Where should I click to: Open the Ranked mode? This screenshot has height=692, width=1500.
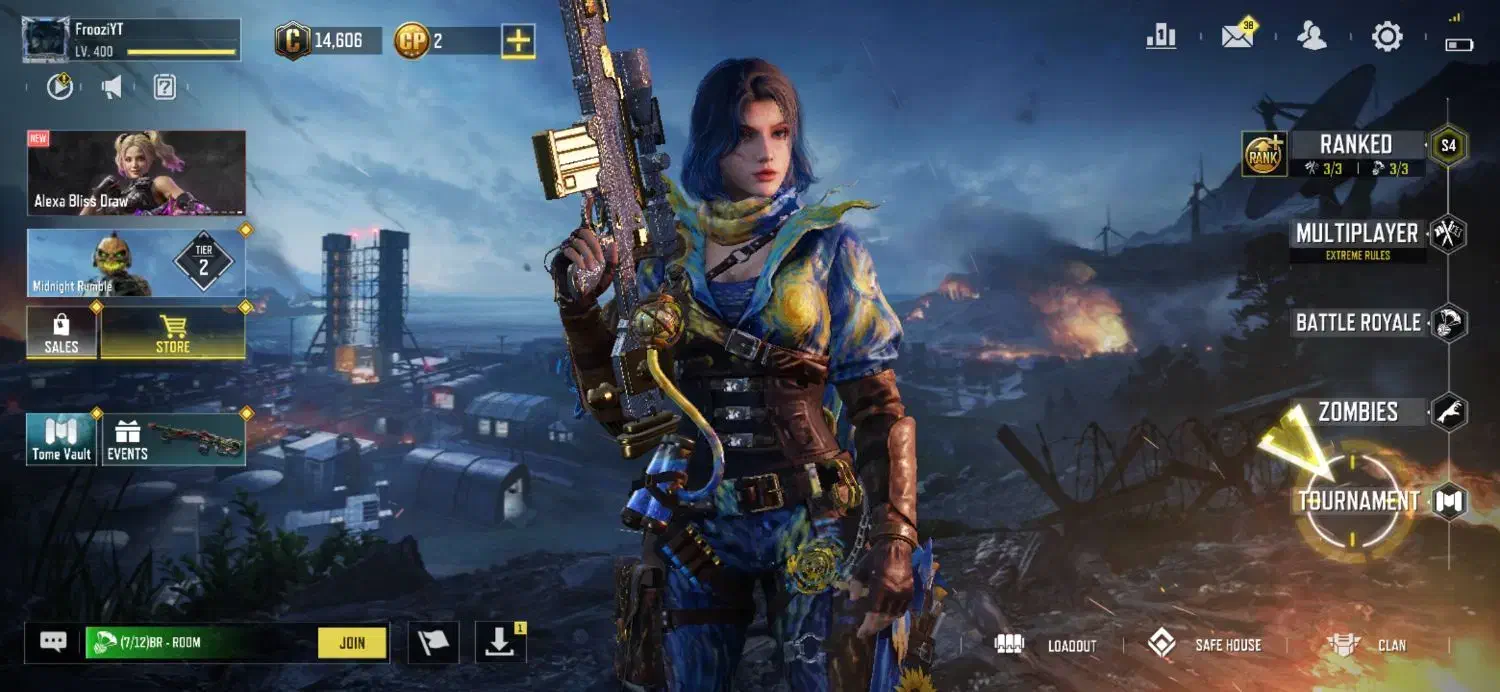(1355, 145)
